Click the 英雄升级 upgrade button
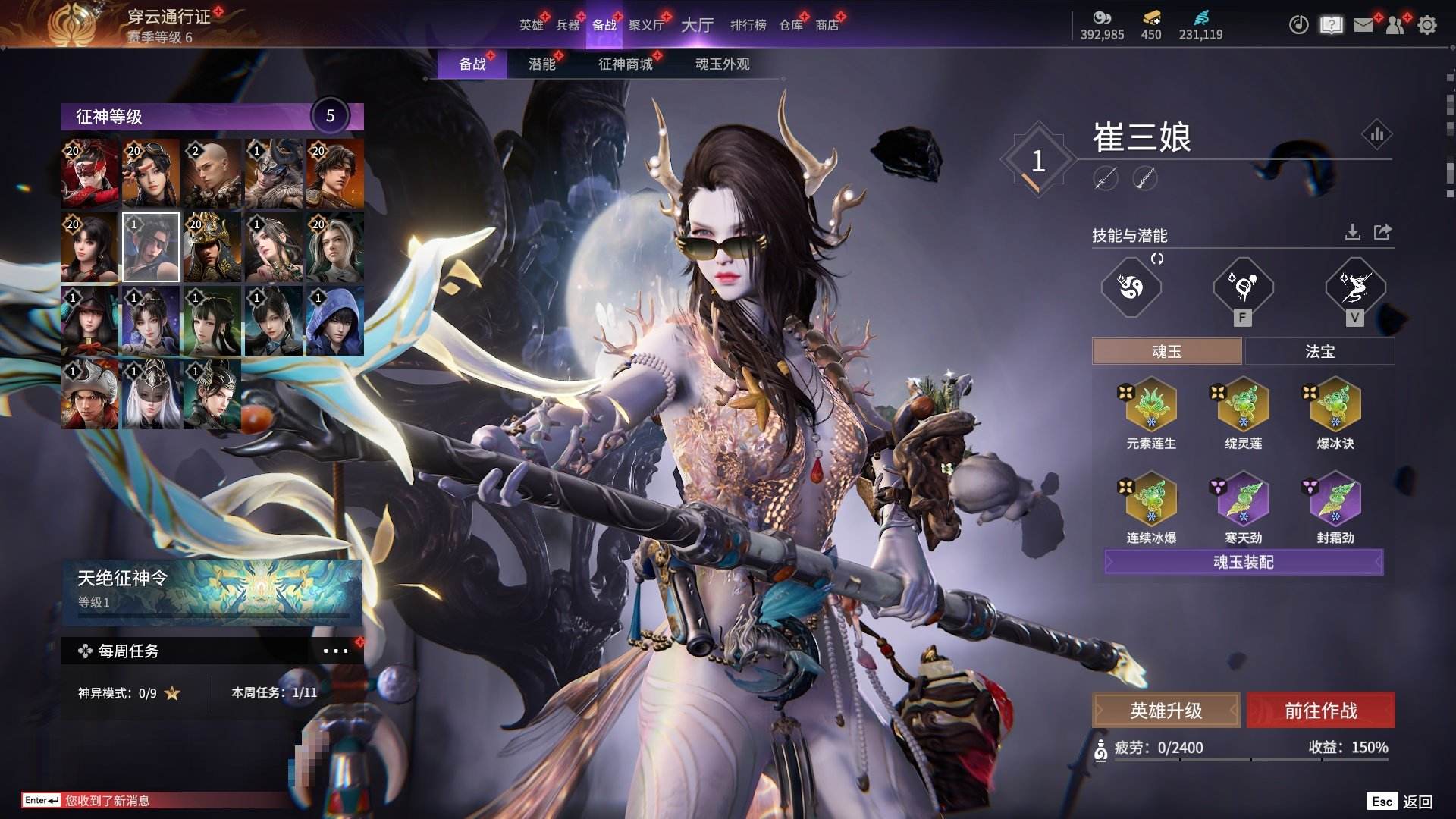1456x819 pixels. point(1166,711)
